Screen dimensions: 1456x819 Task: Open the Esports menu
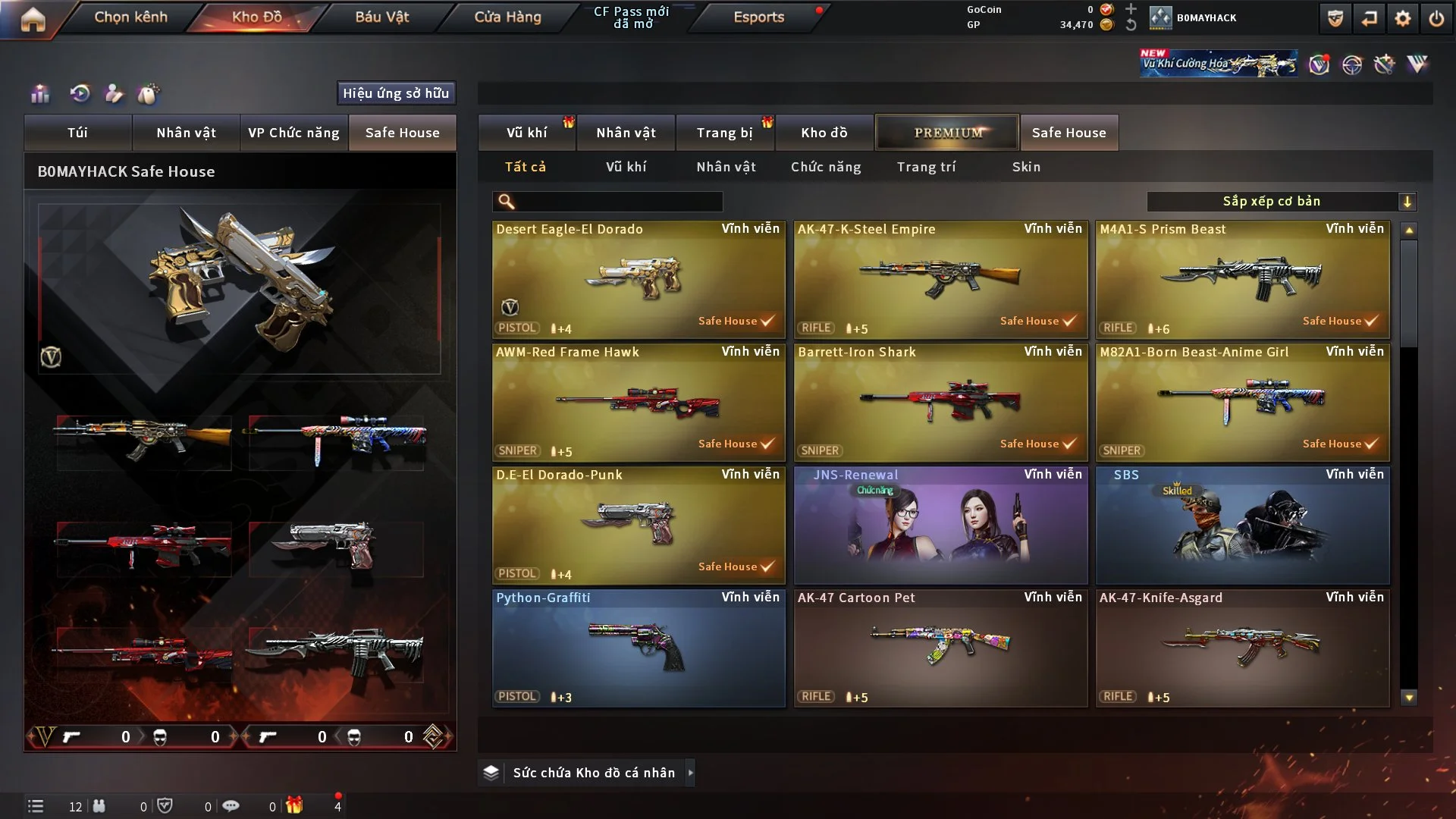758,17
